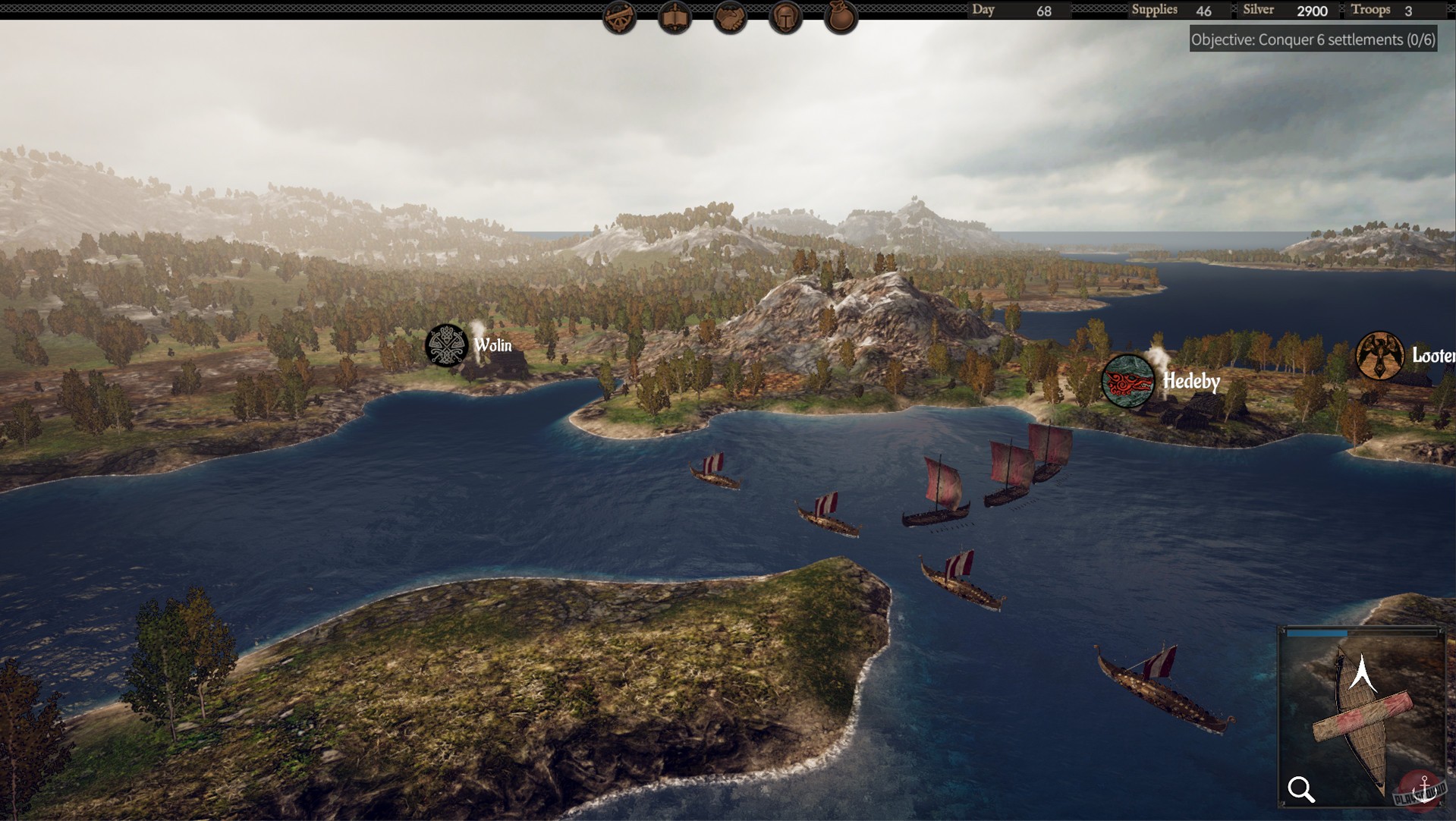Open the catapult and wheel siege menu
1456x821 pixels.
[x=619, y=17]
